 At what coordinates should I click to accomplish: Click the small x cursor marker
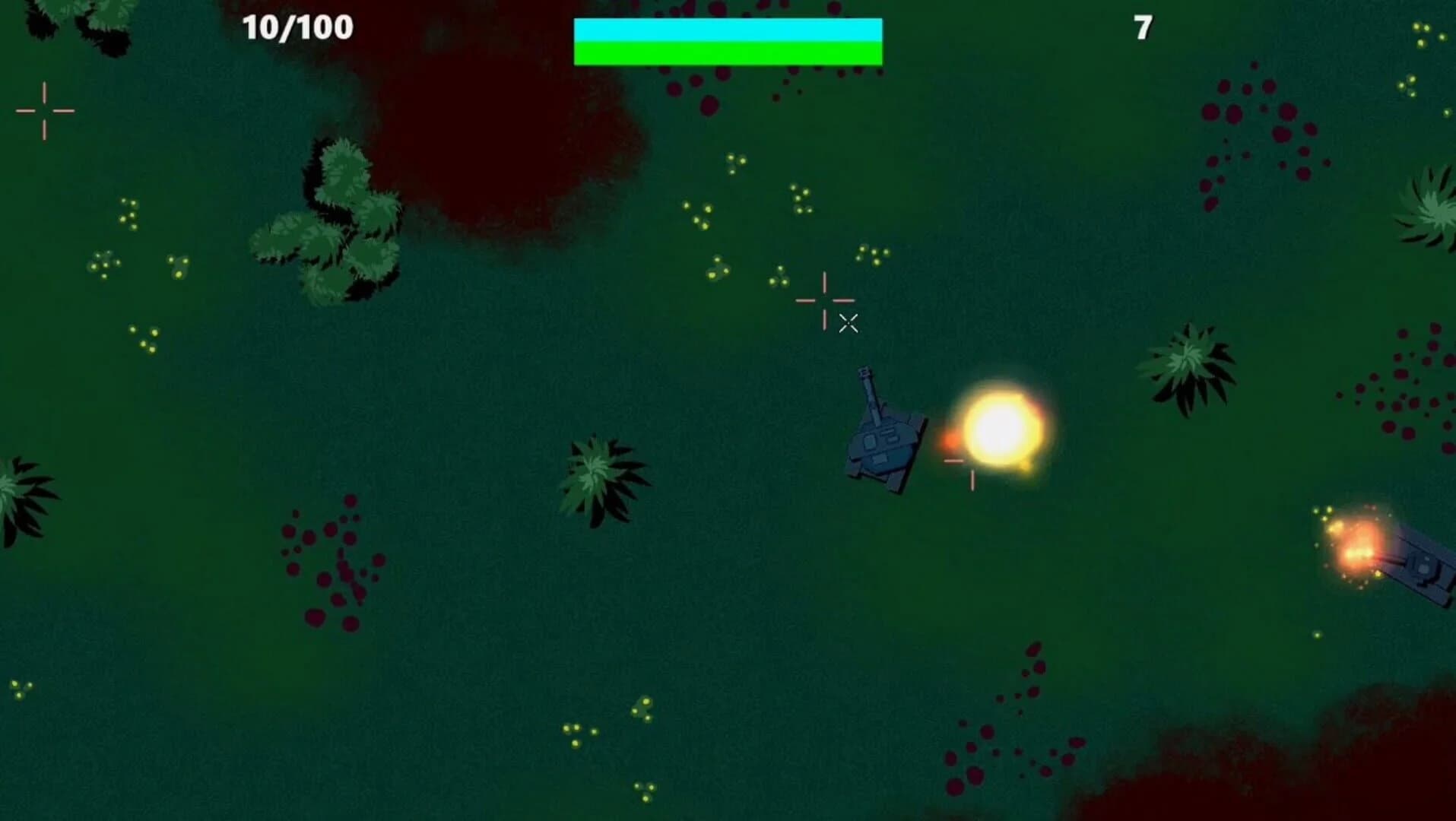[849, 322]
